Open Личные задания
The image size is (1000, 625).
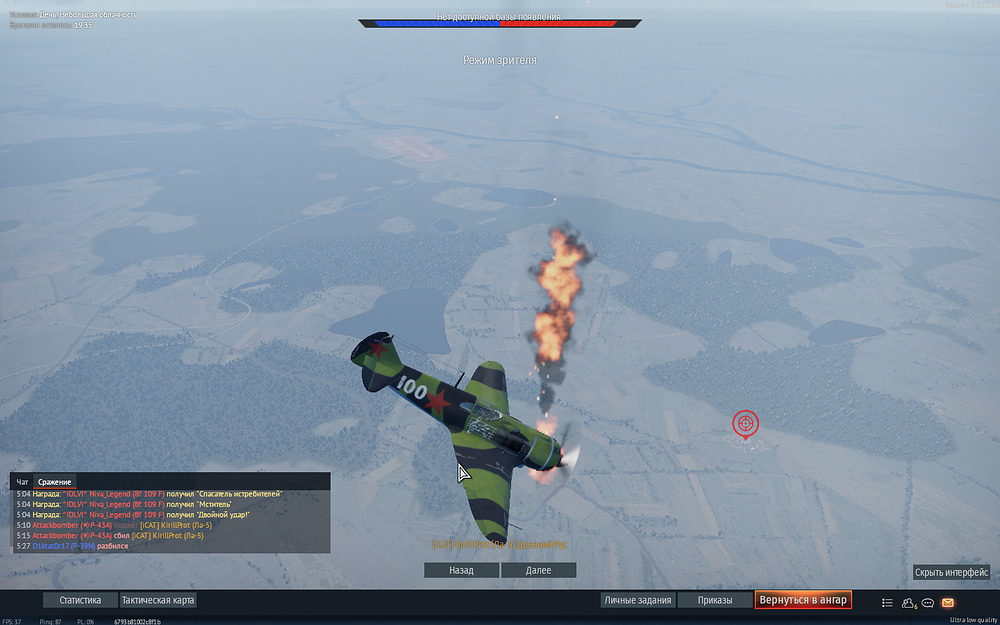[x=637, y=601]
